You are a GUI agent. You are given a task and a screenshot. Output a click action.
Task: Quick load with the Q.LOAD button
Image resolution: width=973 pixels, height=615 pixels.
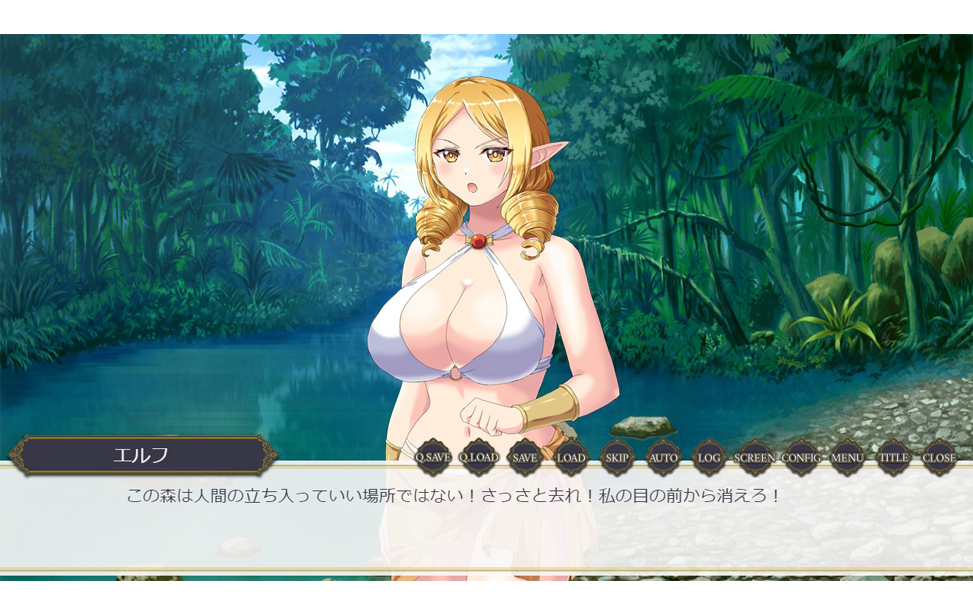(479, 458)
